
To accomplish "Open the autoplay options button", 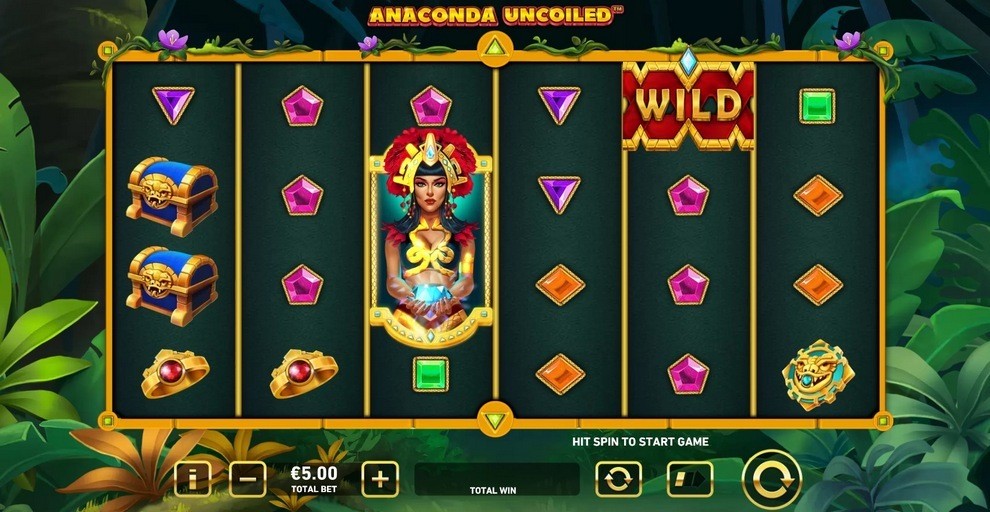I will pos(618,479).
